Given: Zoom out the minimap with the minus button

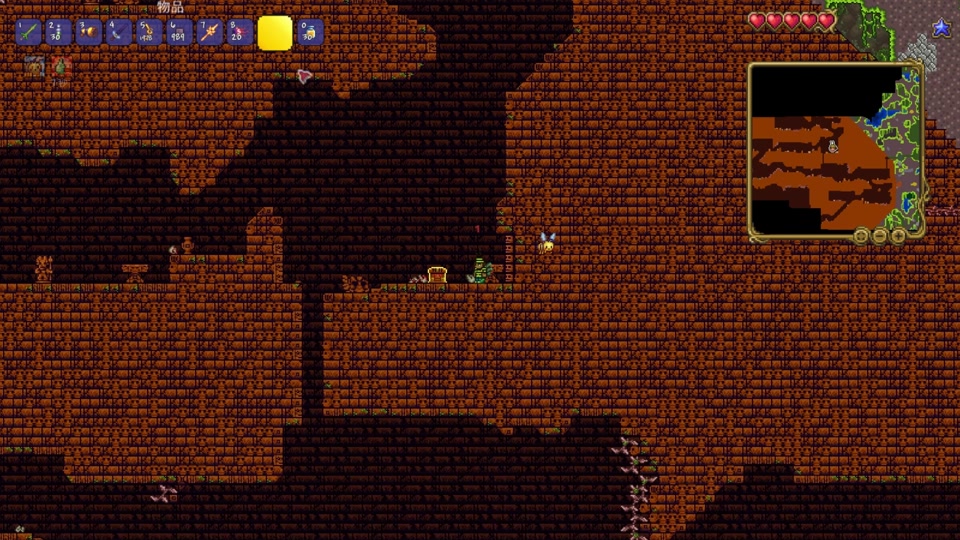Looking at the screenshot, I should tap(880, 236).
